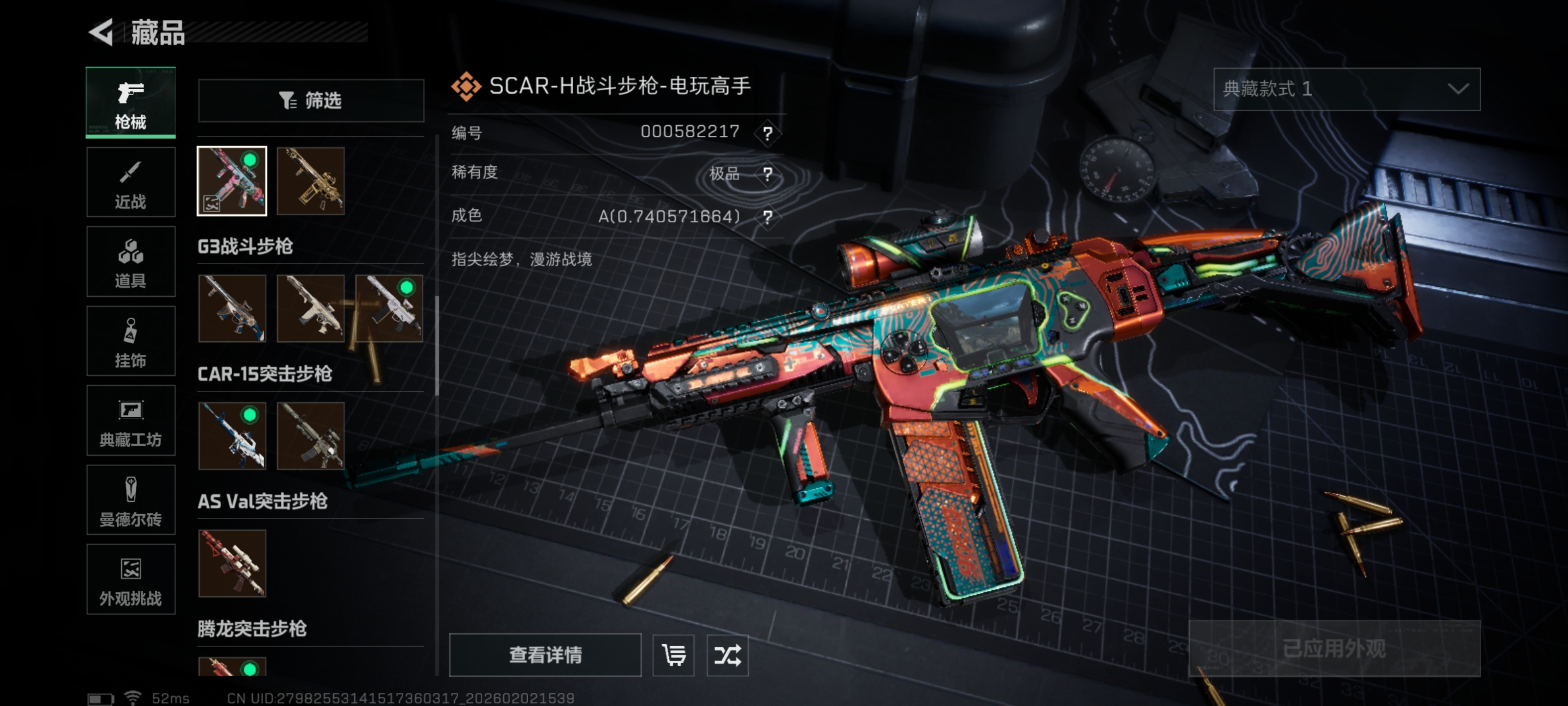Open the 近战 melee category
Viewport: 1568px width, 706px height.
click(x=131, y=182)
